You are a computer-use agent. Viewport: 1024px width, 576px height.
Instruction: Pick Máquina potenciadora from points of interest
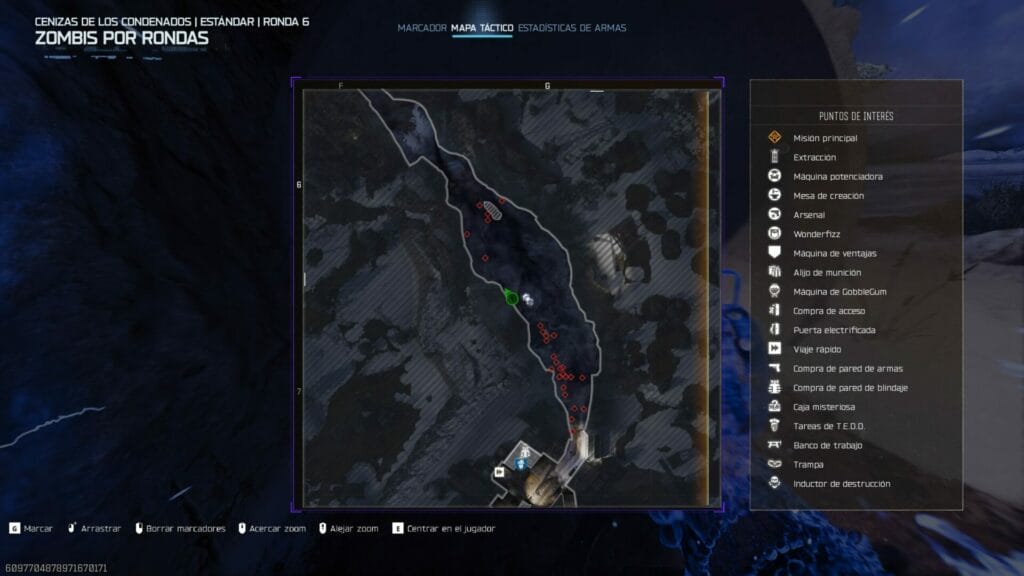[x=837, y=176]
